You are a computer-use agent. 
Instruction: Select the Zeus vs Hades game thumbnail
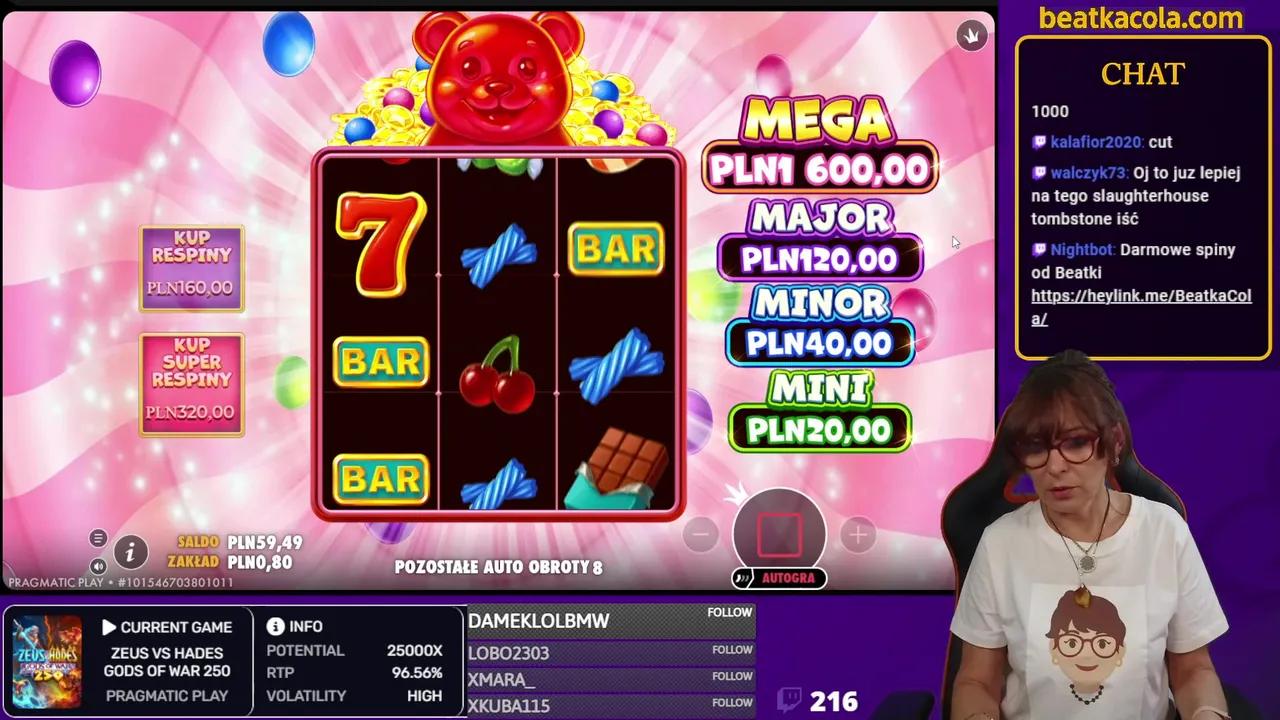click(x=46, y=660)
